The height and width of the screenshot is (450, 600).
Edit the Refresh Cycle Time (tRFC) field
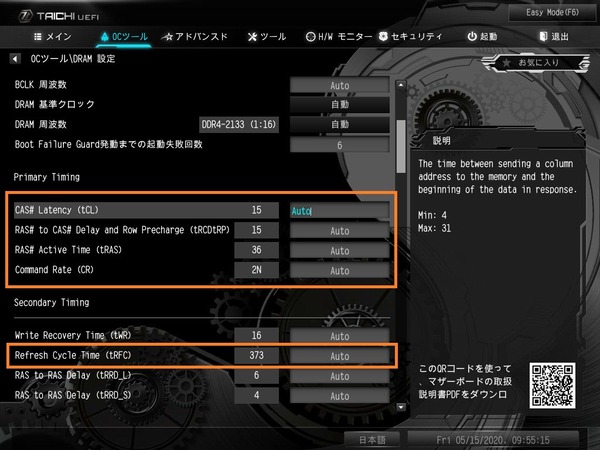(x=340, y=355)
